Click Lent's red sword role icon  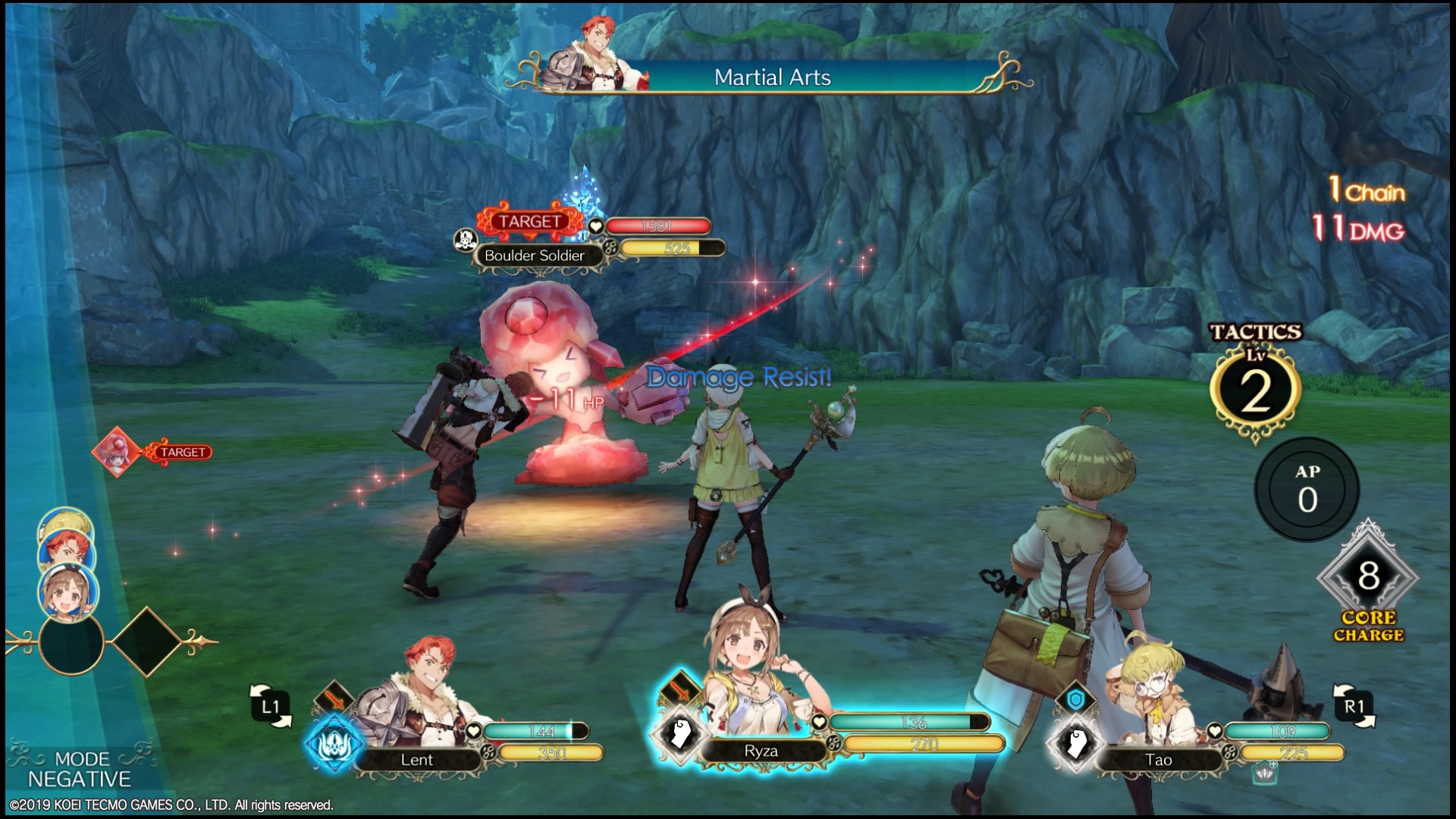[334, 698]
